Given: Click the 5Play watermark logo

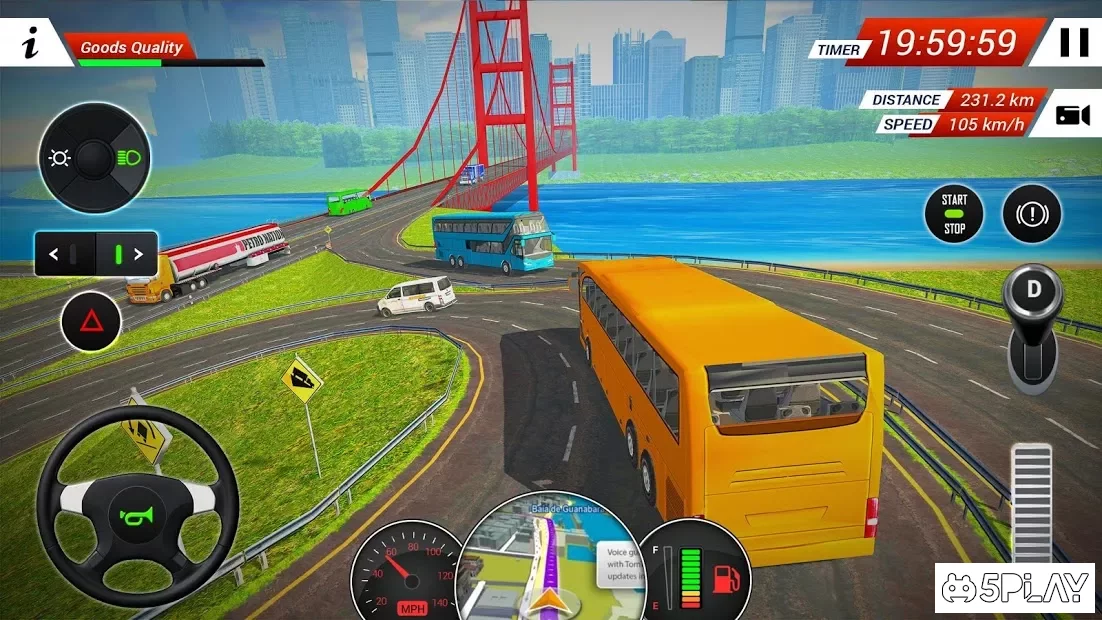Looking at the screenshot, I should [x=1015, y=588].
